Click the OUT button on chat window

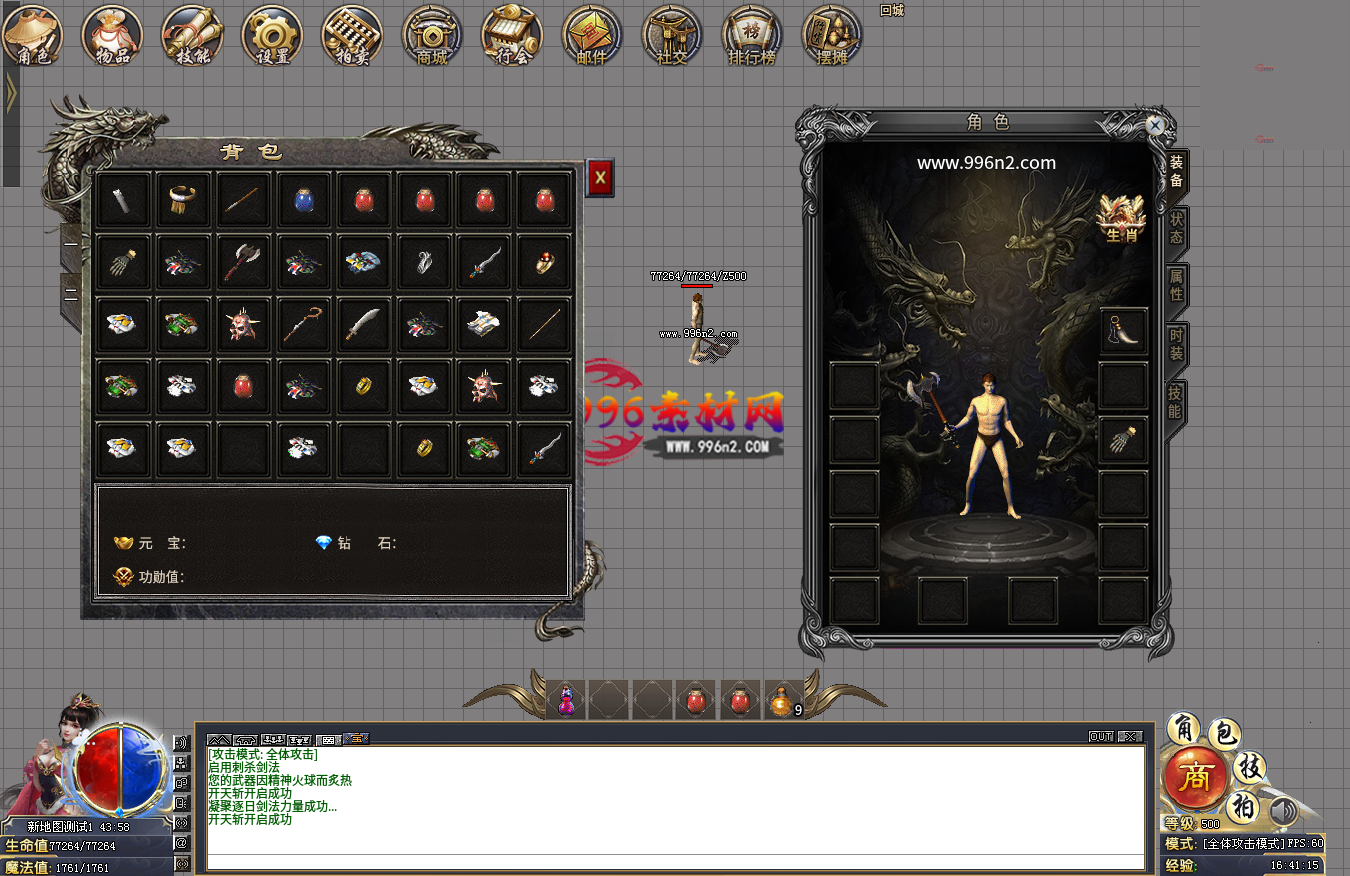1100,737
